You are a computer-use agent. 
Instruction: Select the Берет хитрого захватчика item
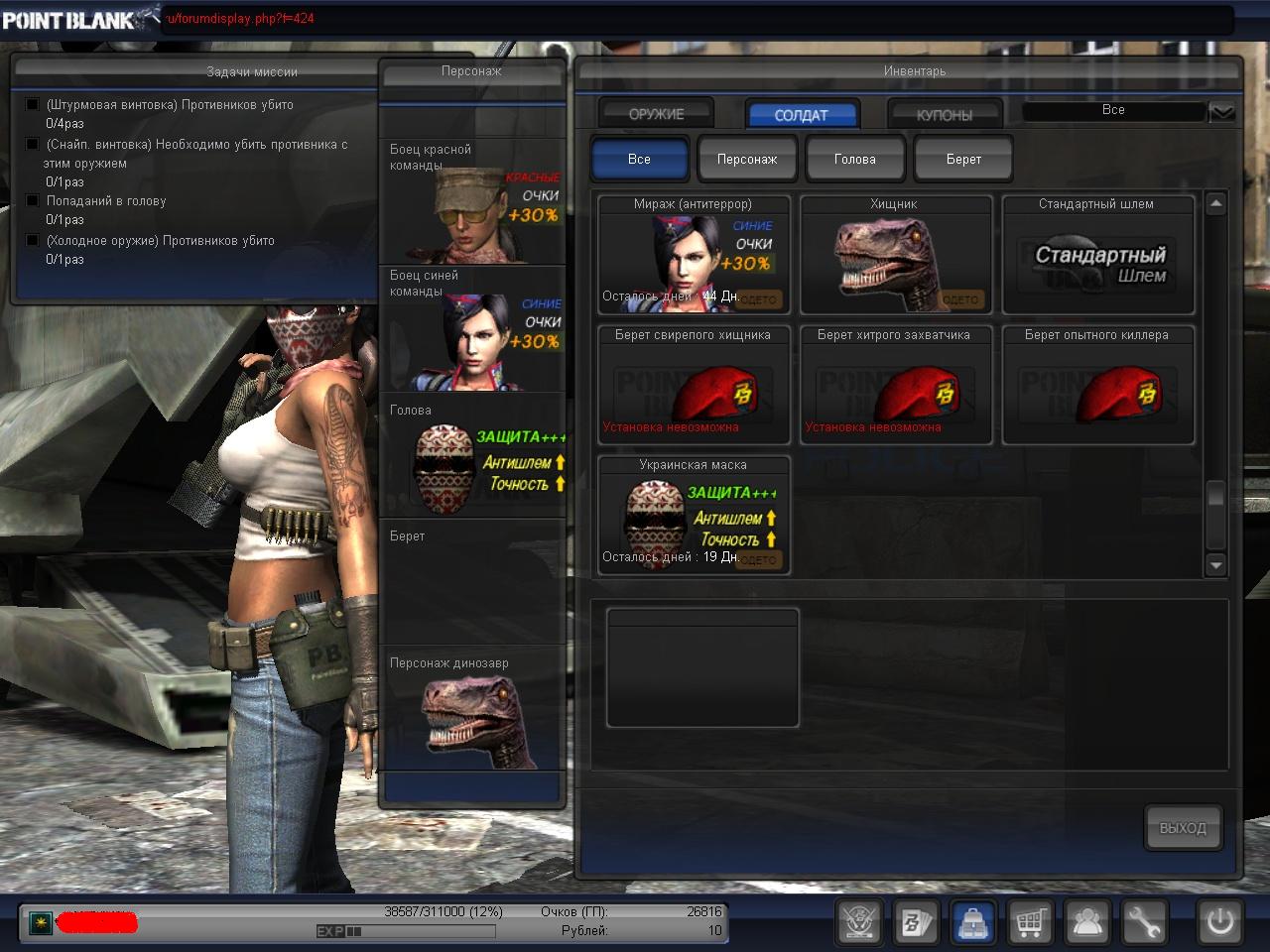click(x=895, y=385)
